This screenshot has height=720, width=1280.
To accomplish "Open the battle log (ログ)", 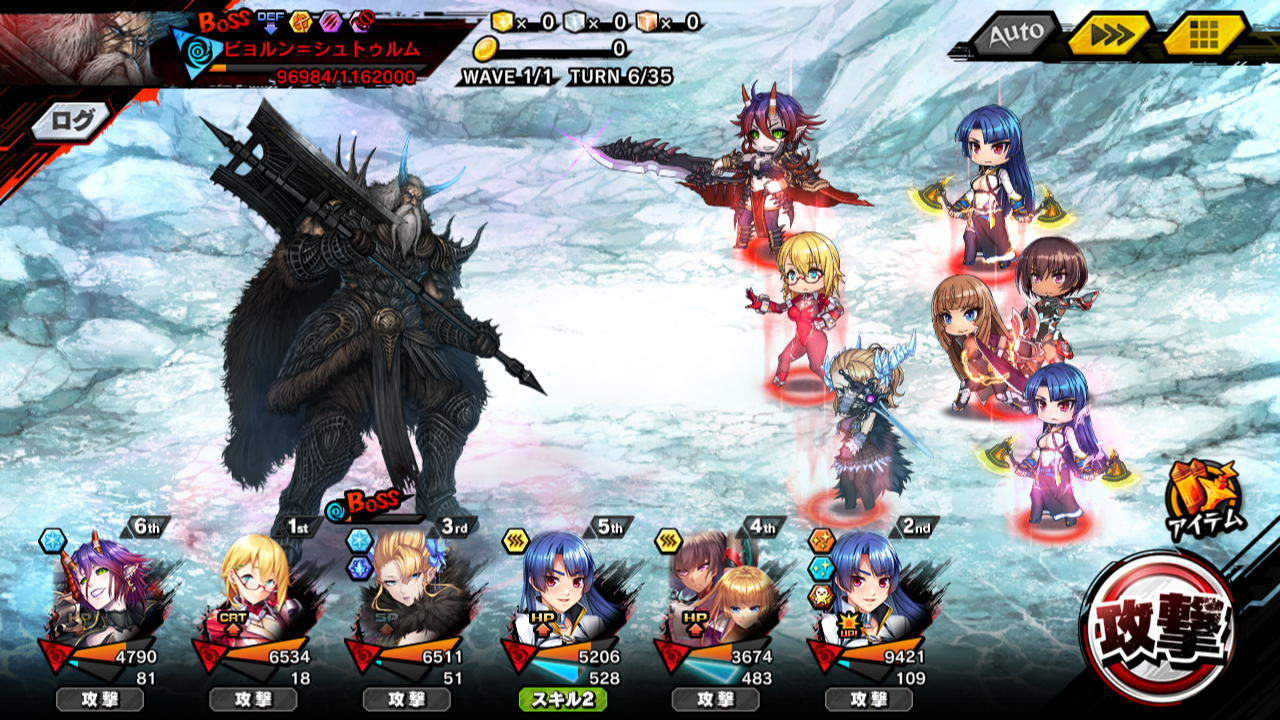I will [73, 121].
